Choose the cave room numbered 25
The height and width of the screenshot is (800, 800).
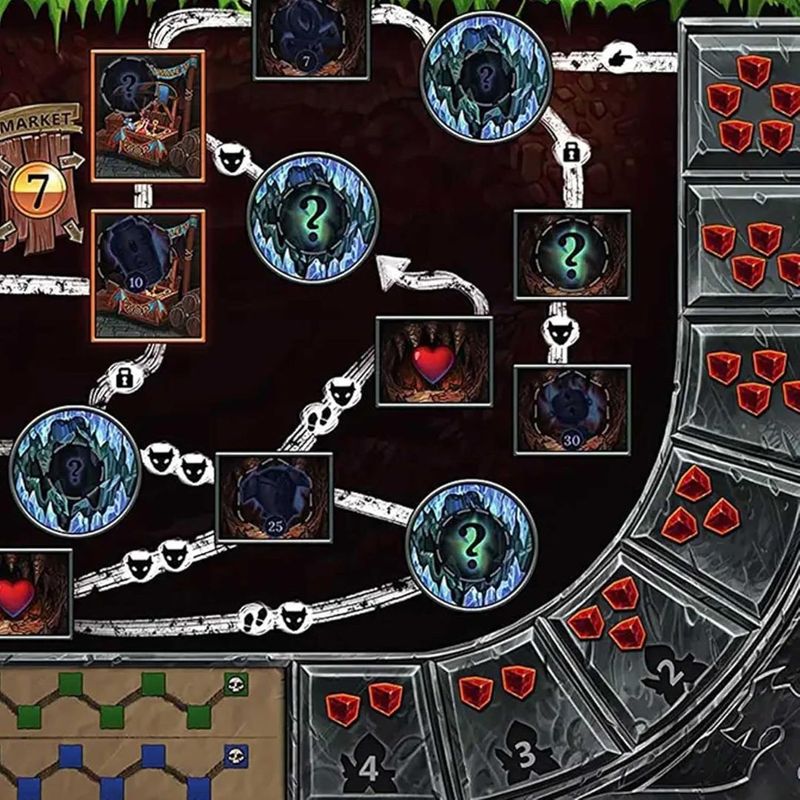point(273,497)
